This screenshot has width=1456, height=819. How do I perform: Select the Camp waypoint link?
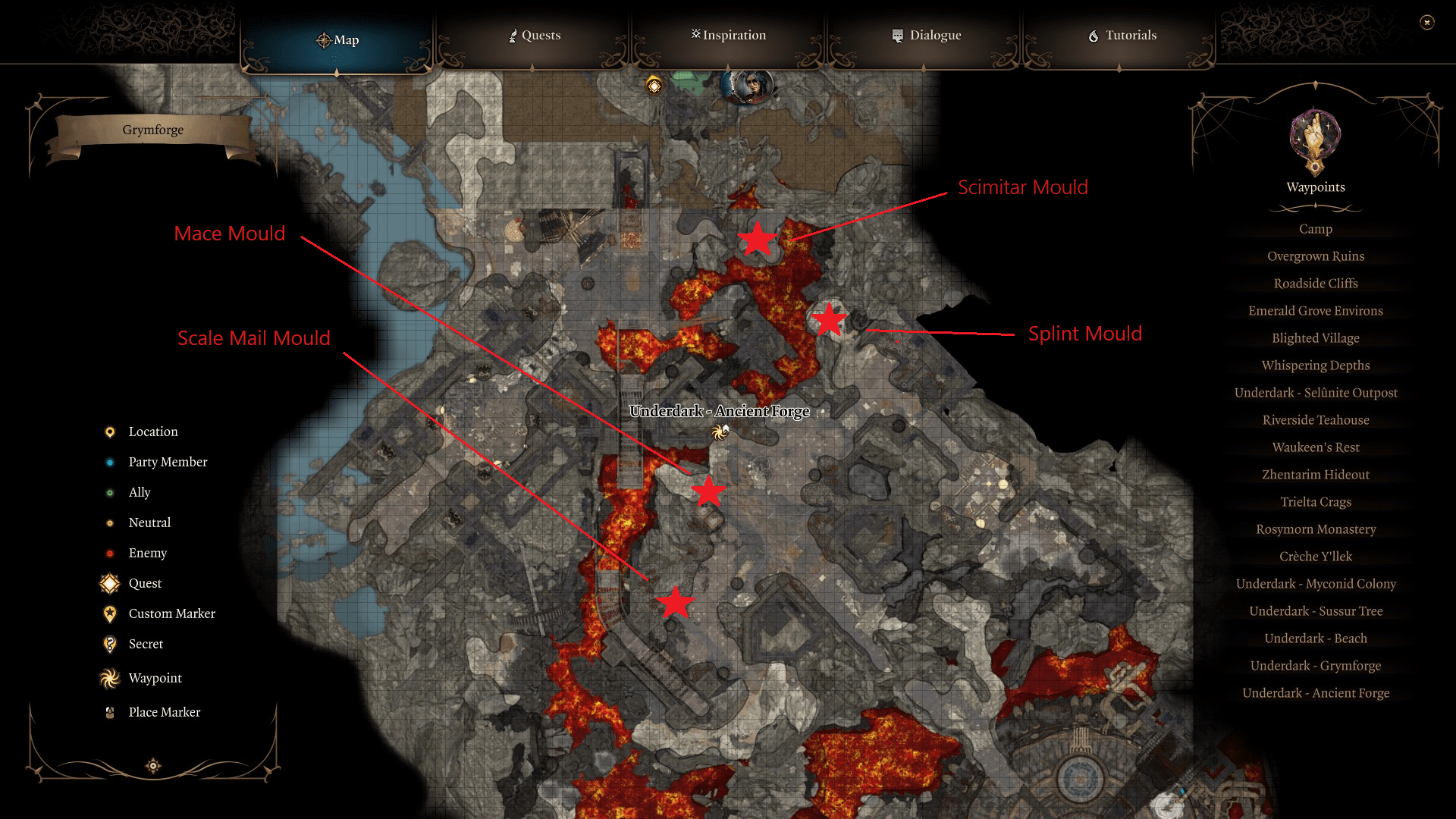[x=1315, y=228]
